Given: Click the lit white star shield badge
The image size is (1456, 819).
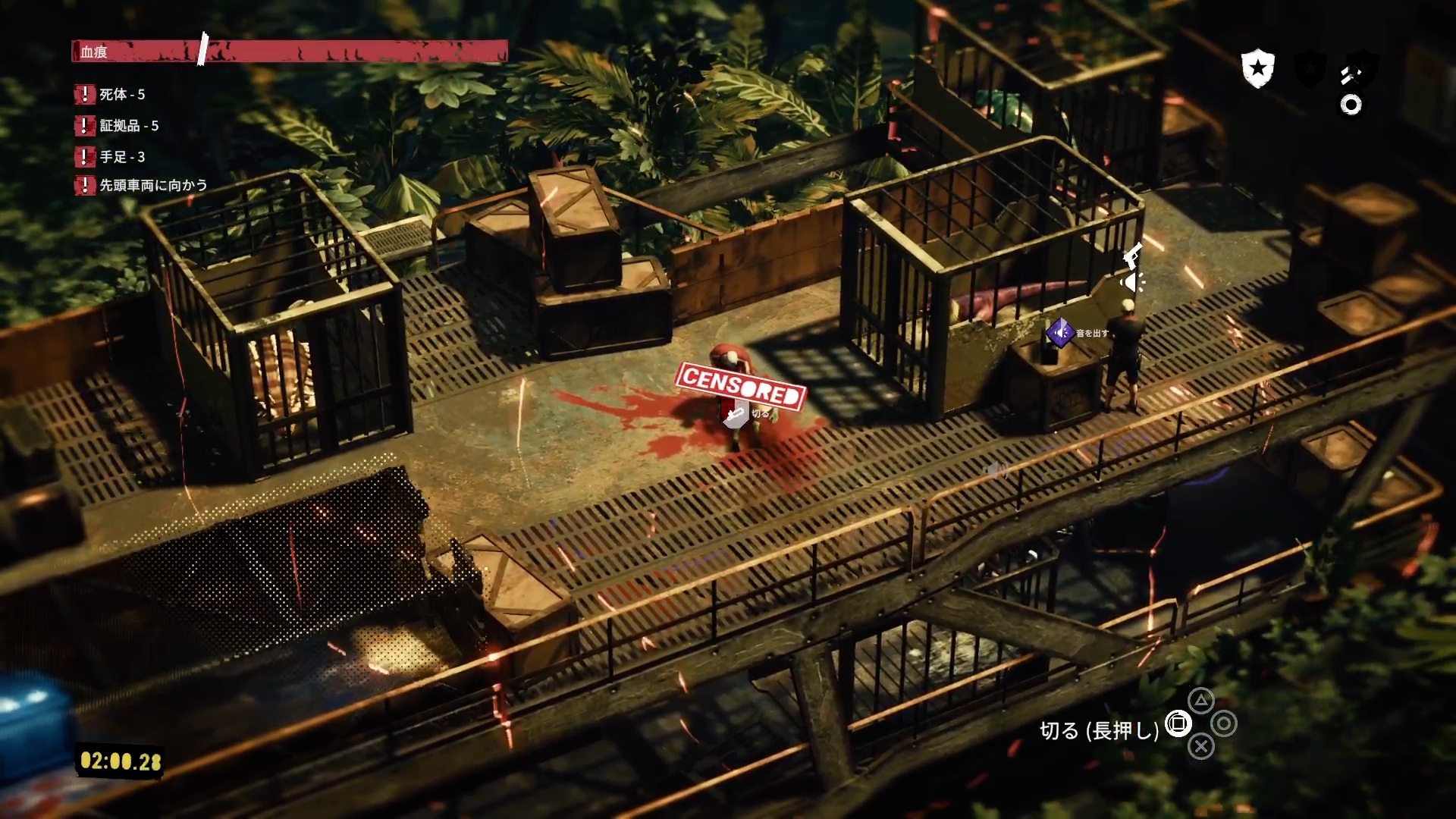Looking at the screenshot, I should [1257, 69].
